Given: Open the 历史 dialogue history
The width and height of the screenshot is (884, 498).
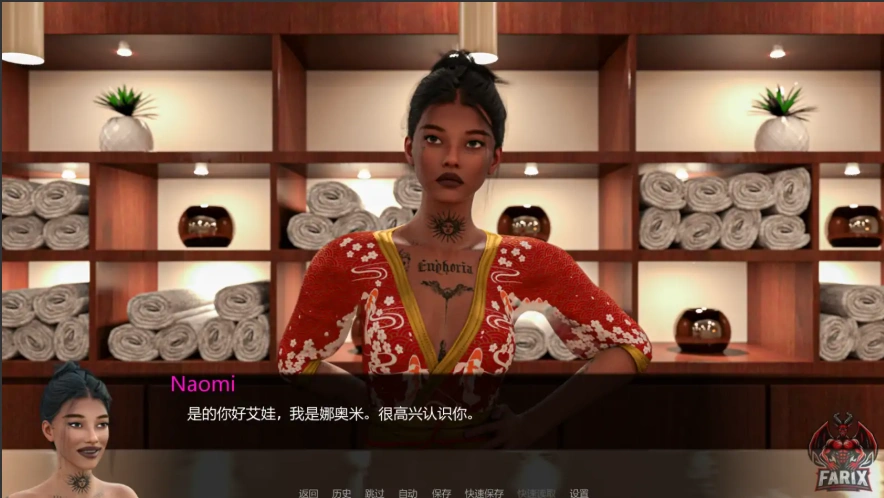Looking at the screenshot, I should pos(341,492).
